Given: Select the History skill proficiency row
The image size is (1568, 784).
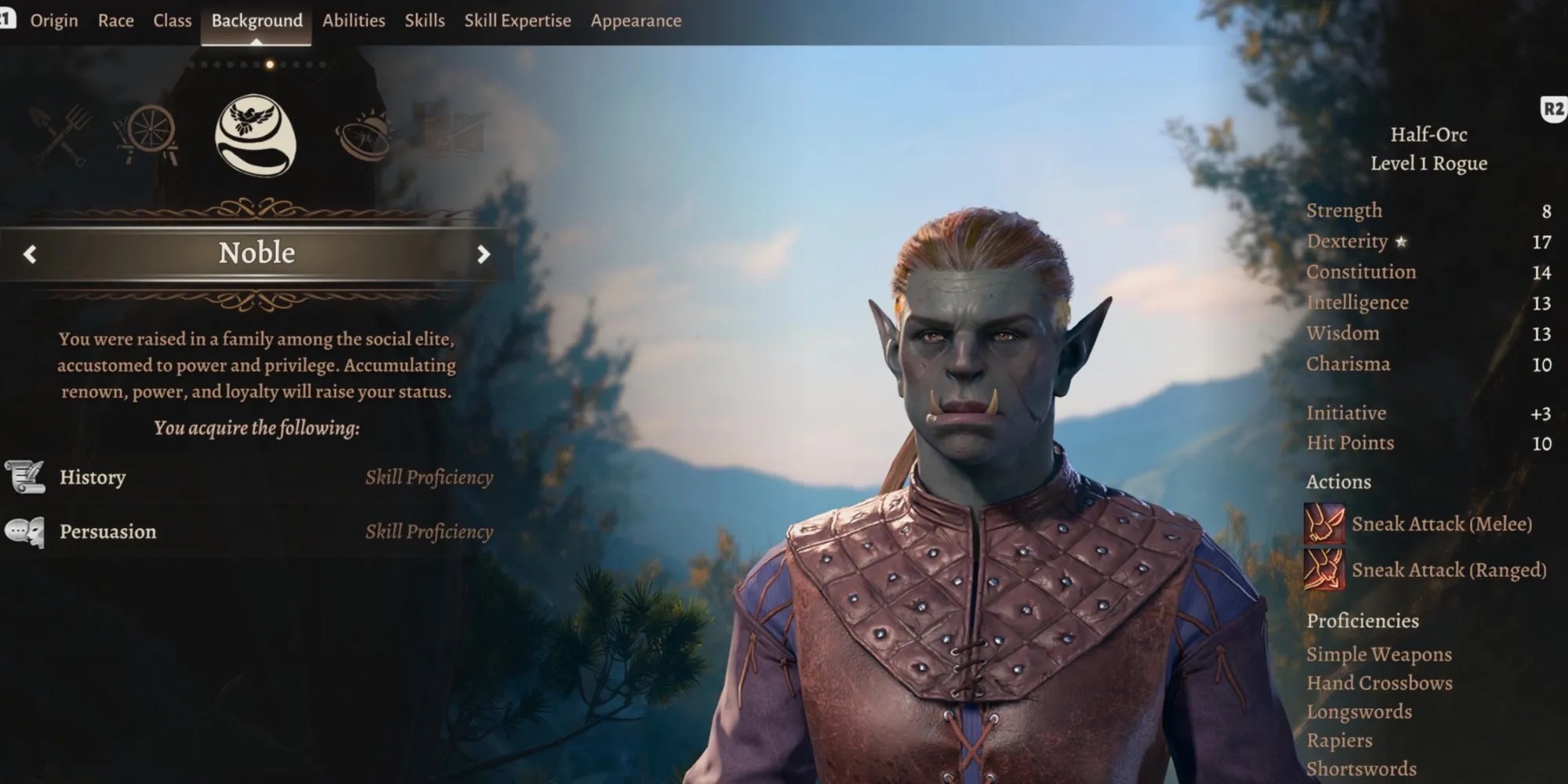Looking at the screenshot, I should pos(249,477).
